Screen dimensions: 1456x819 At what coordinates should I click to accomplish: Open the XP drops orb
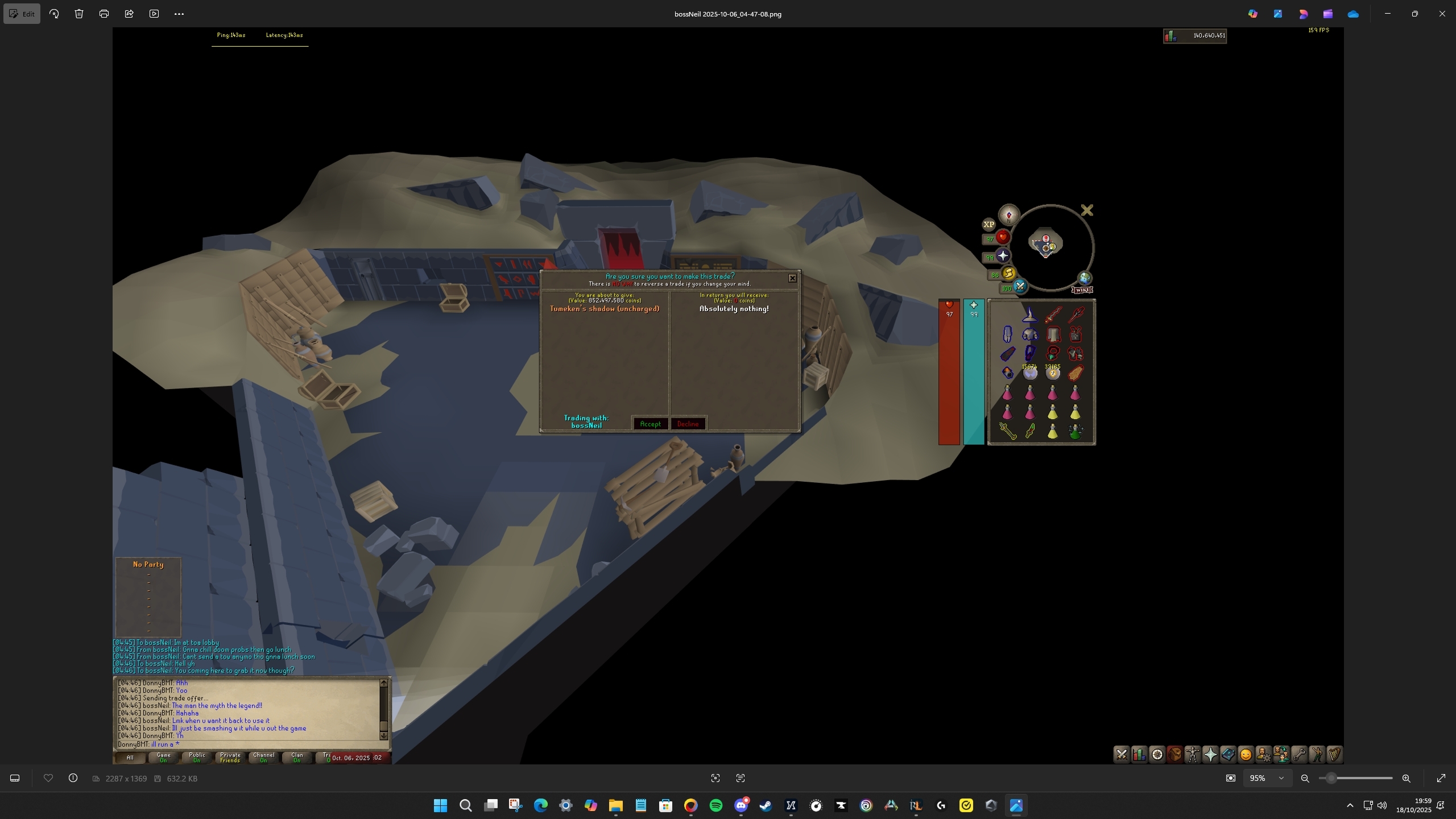pos(988,224)
